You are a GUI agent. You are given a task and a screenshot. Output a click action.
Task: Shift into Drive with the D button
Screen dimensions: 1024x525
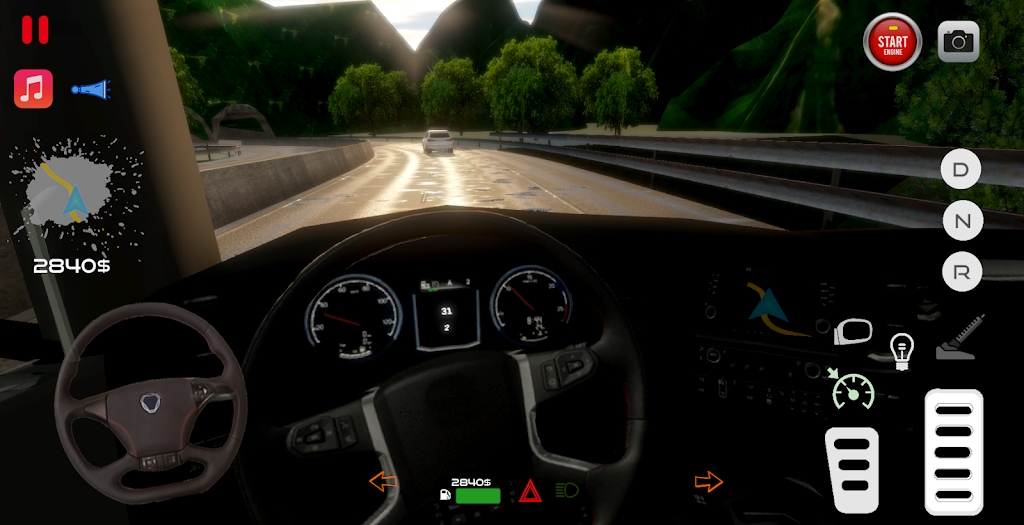tap(961, 169)
